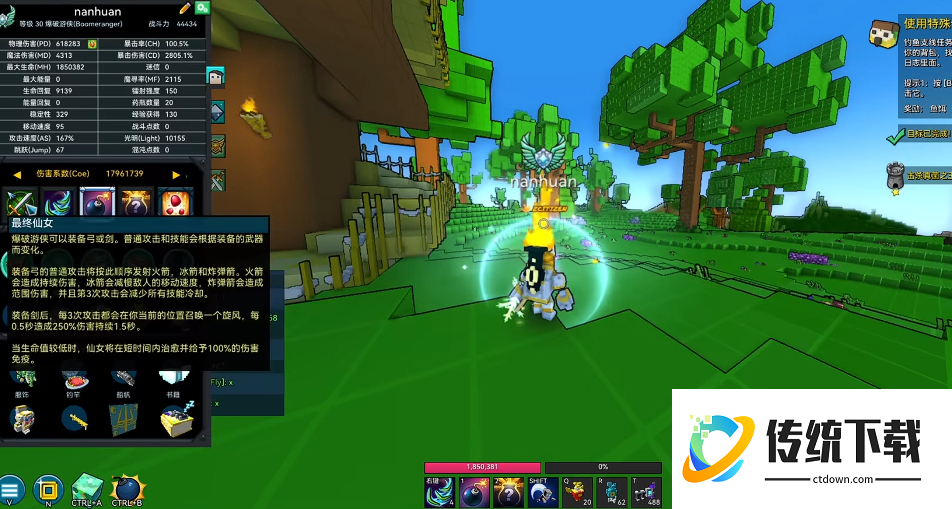Select the highlighted bomb skill in the panel
Viewport: 952px width, 509px height.
[x=97, y=203]
